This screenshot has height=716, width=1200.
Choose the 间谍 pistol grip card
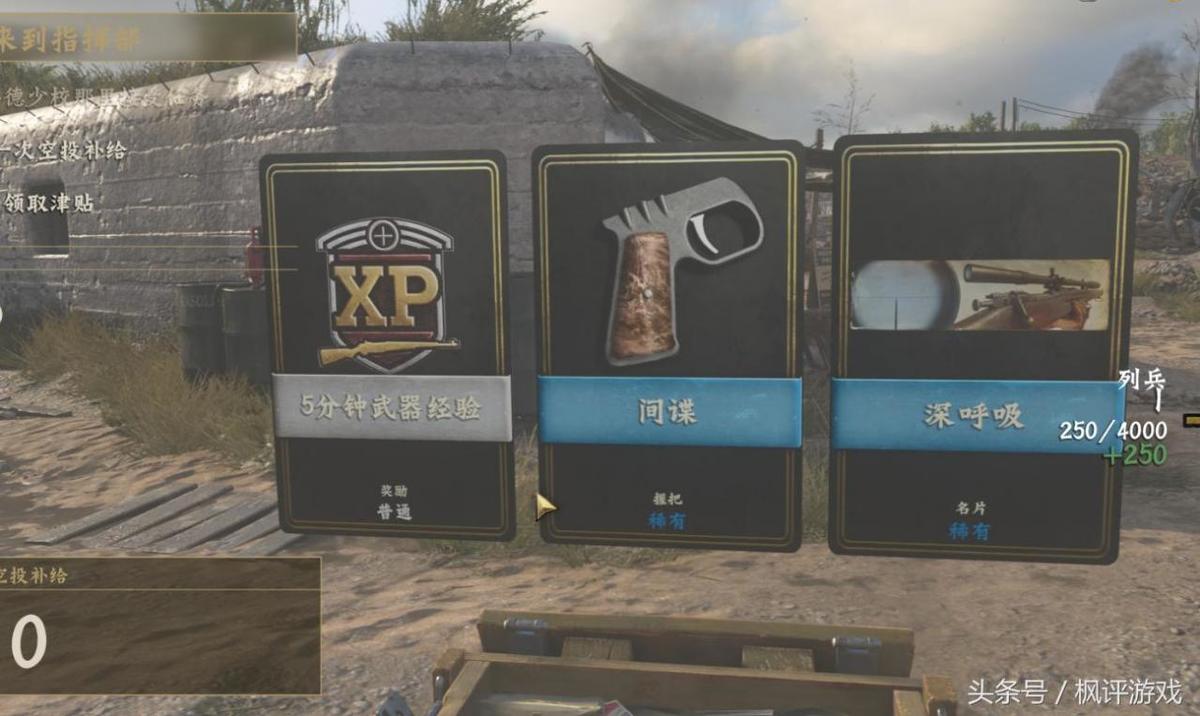(669, 345)
